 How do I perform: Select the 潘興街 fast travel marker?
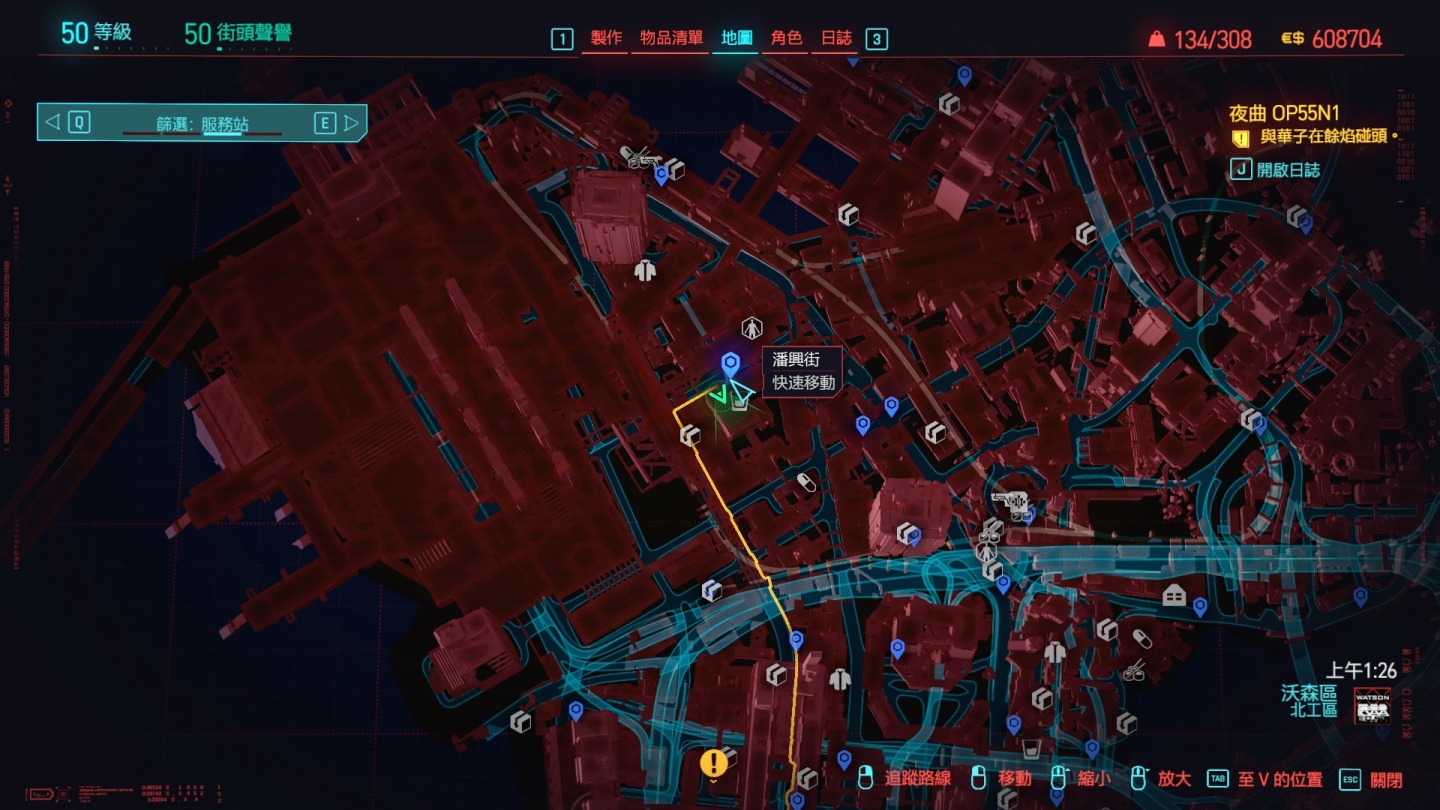click(730, 365)
